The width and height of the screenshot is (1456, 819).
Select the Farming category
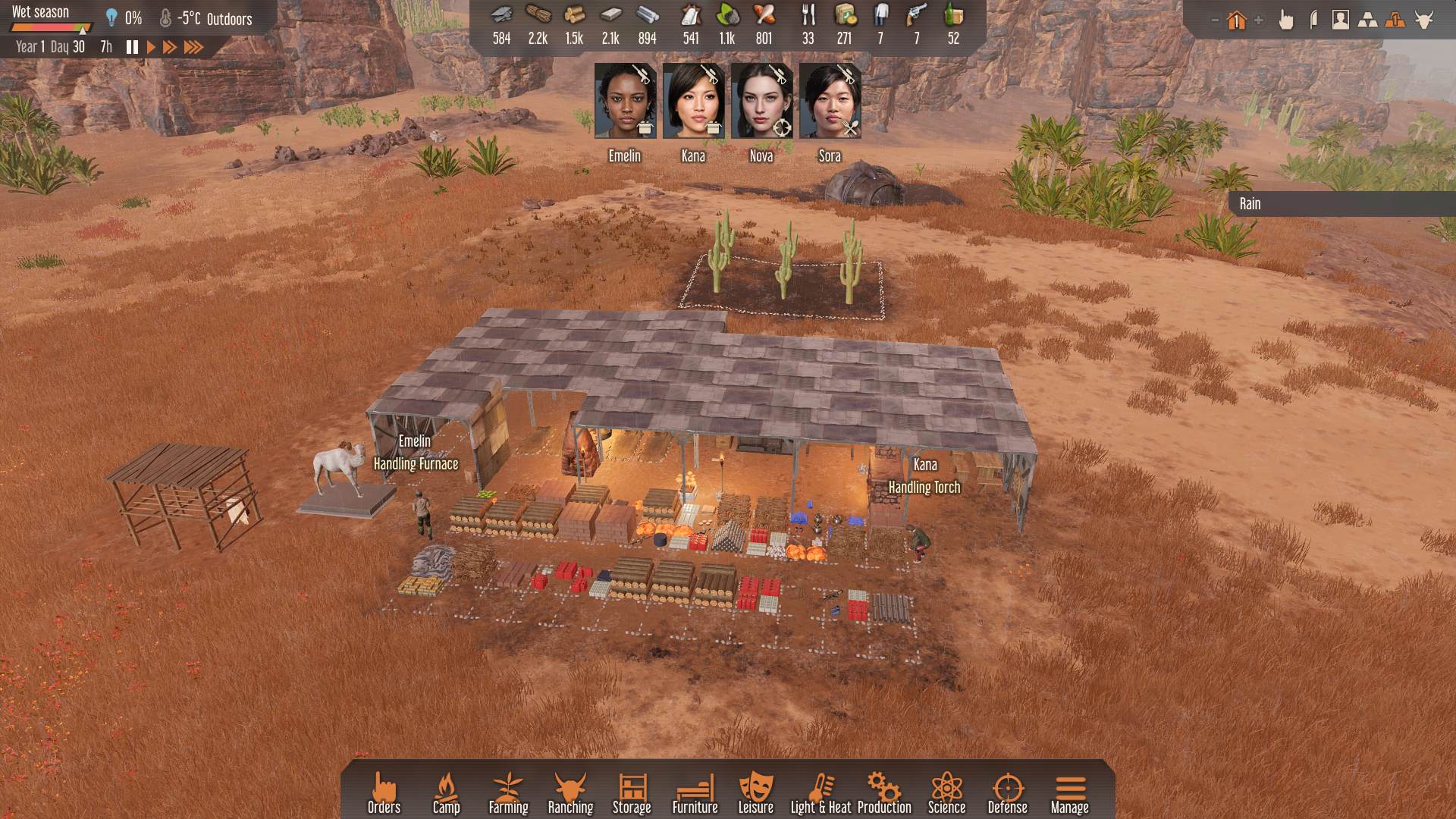(x=508, y=793)
